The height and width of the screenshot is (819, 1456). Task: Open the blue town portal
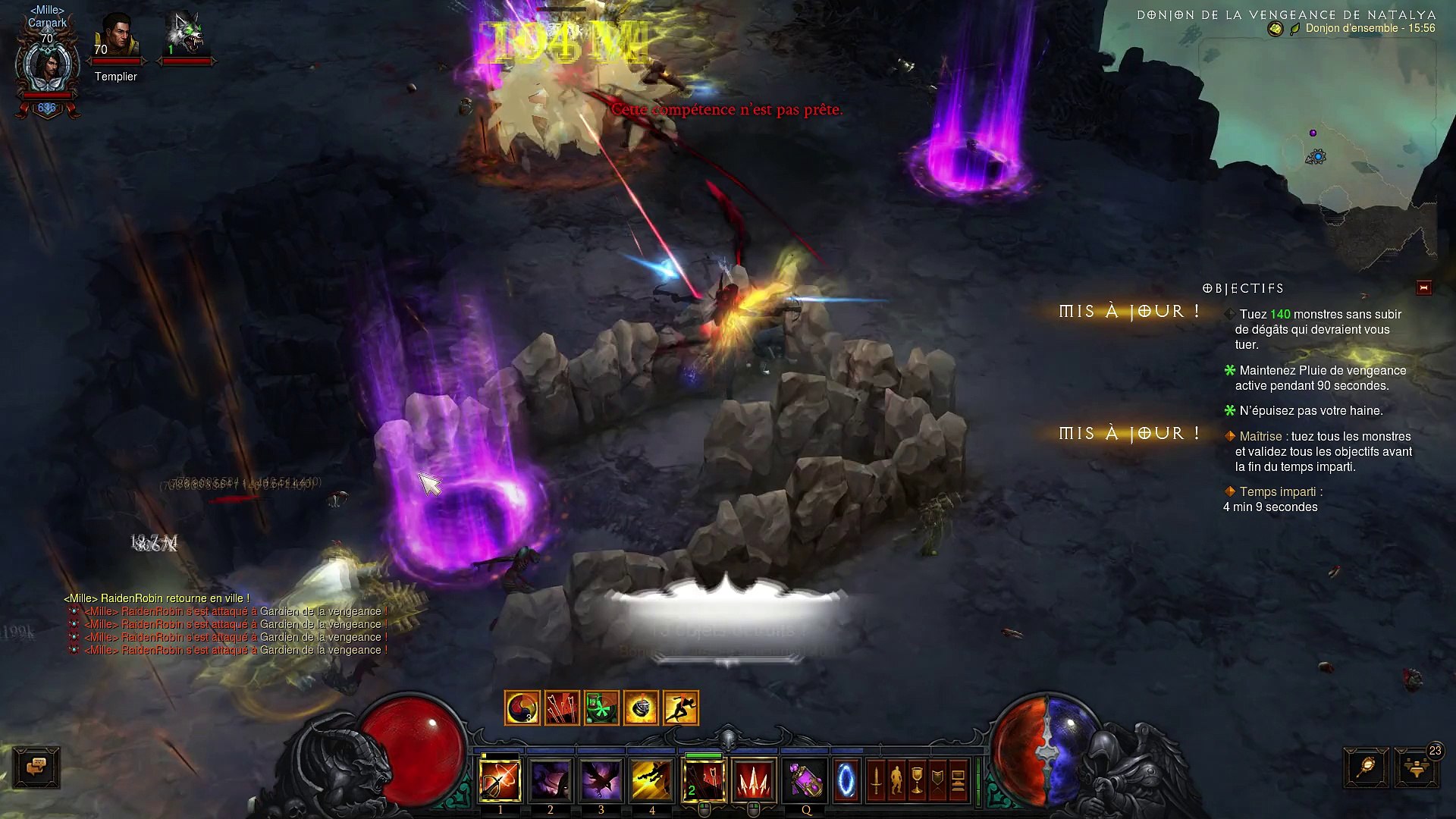point(846,780)
